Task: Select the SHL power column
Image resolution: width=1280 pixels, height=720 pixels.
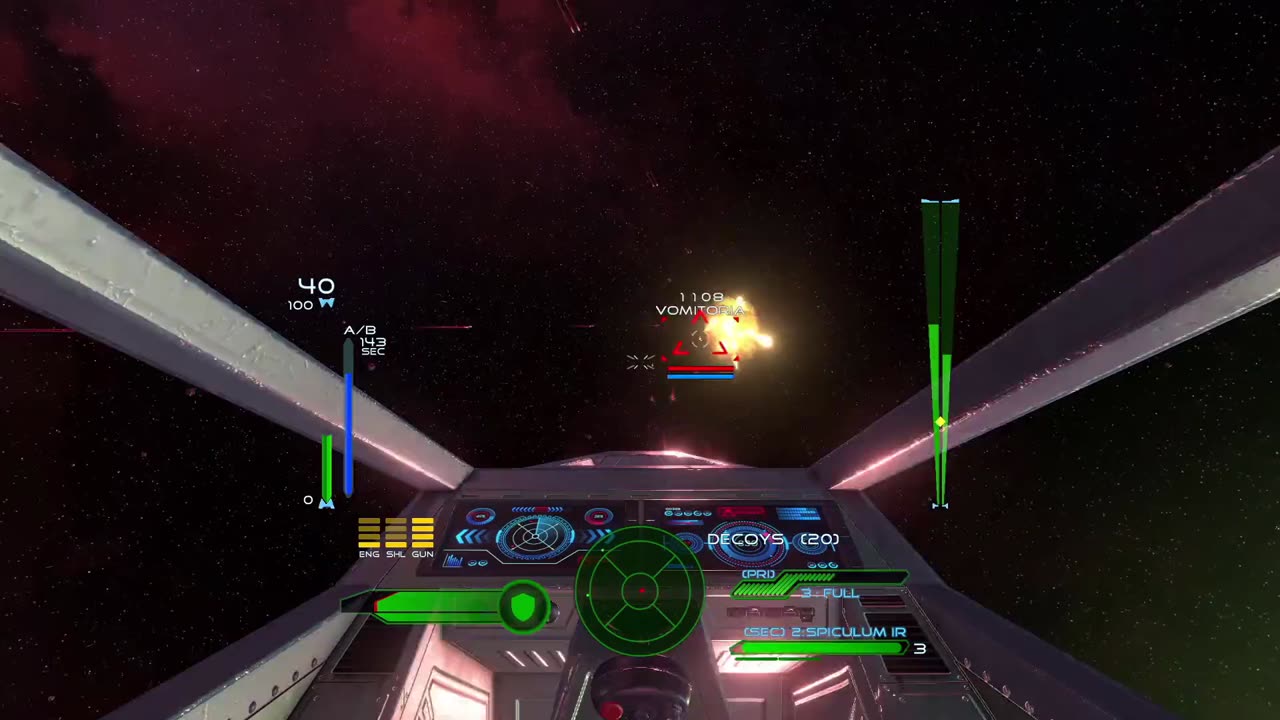Action: click(x=396, y=533)
